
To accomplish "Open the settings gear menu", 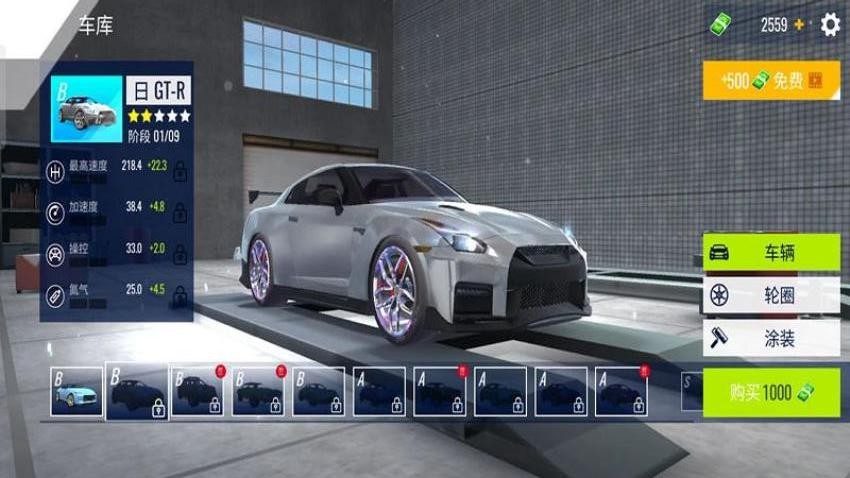I will (x=830, y=25).
